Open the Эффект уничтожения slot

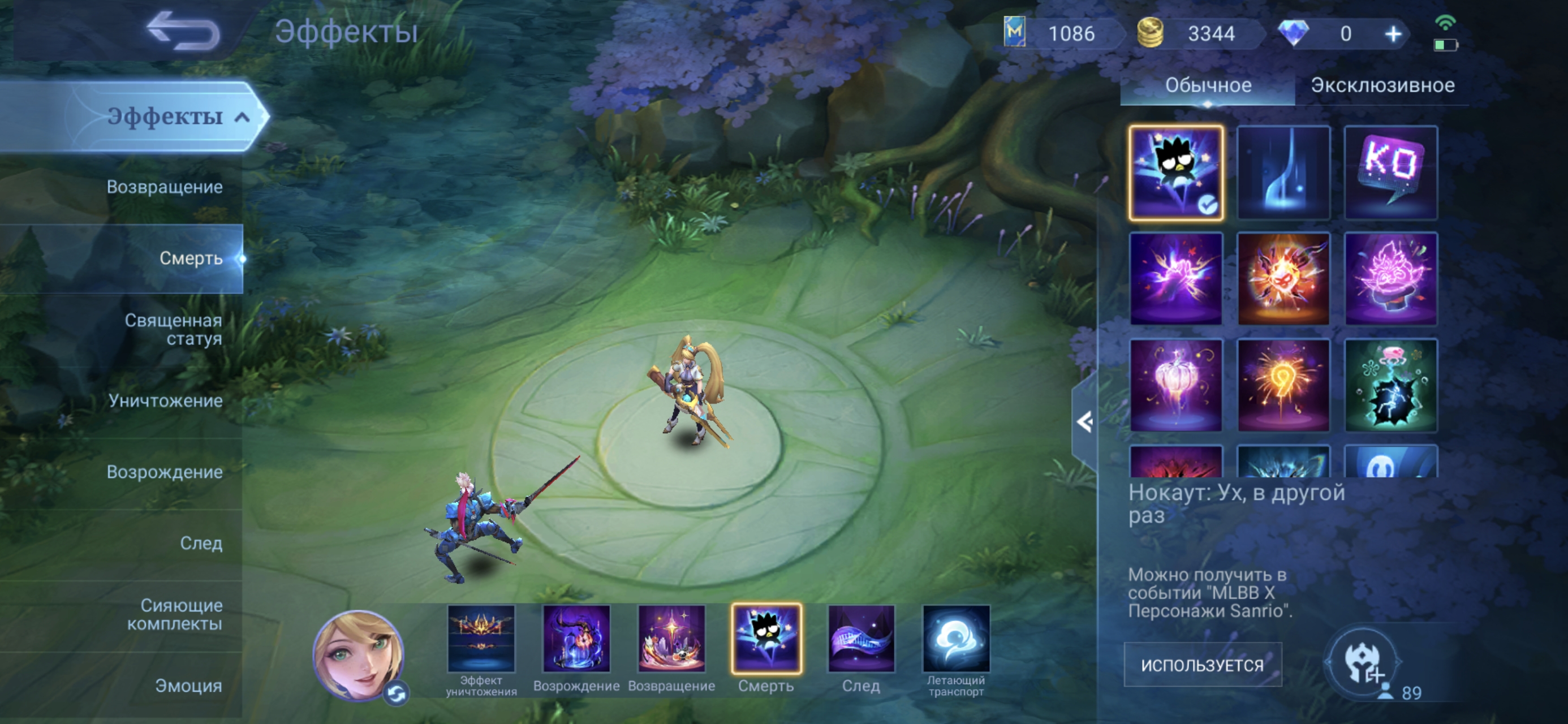(x=481, y=639)
